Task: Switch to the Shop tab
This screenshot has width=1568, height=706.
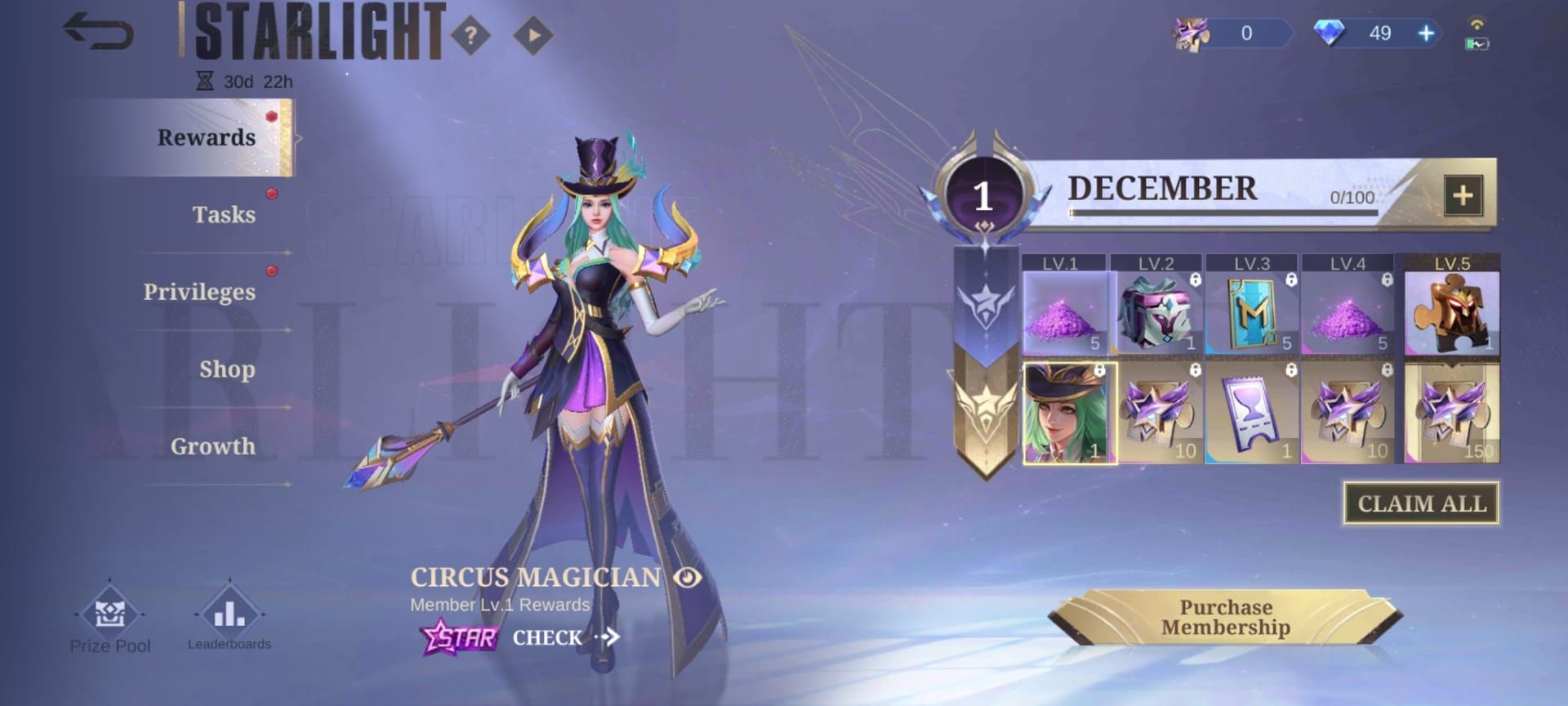Action: tap(227, 369)
